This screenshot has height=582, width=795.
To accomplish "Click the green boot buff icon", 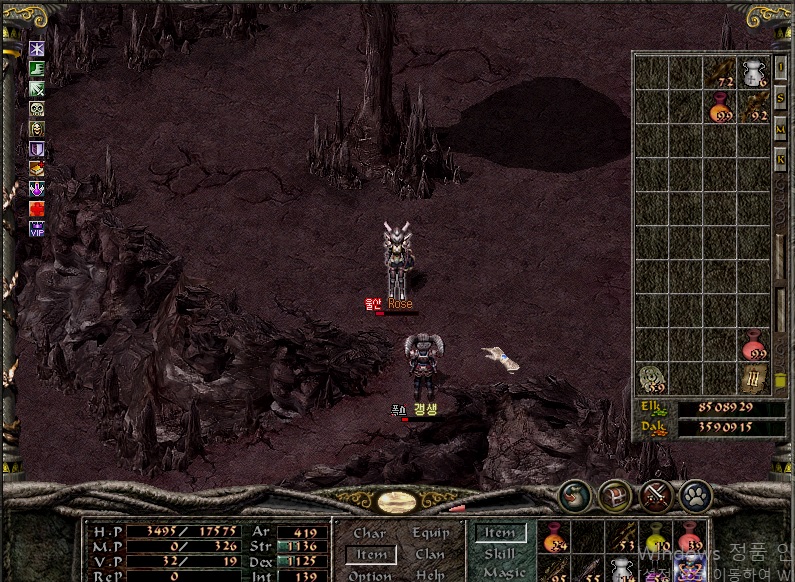I will (37, 68).
